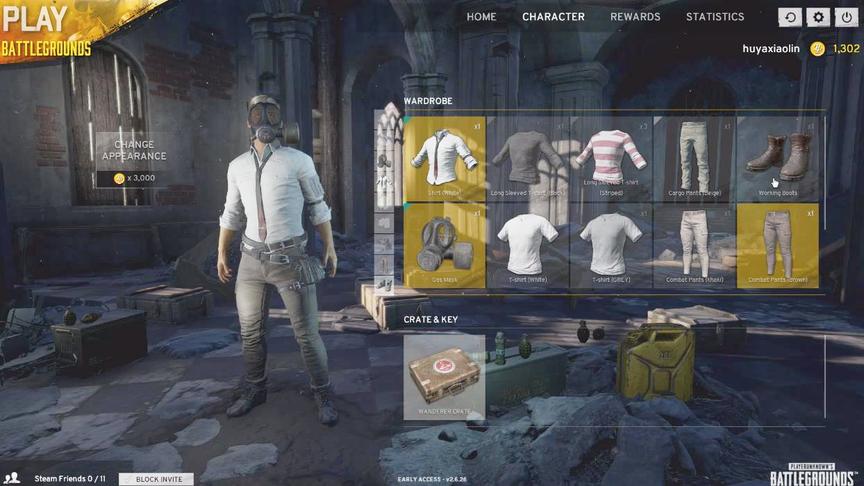This screenshot has height=486, width=864.
Task: Choose the white T-shirt
Action: pos(528,246)
